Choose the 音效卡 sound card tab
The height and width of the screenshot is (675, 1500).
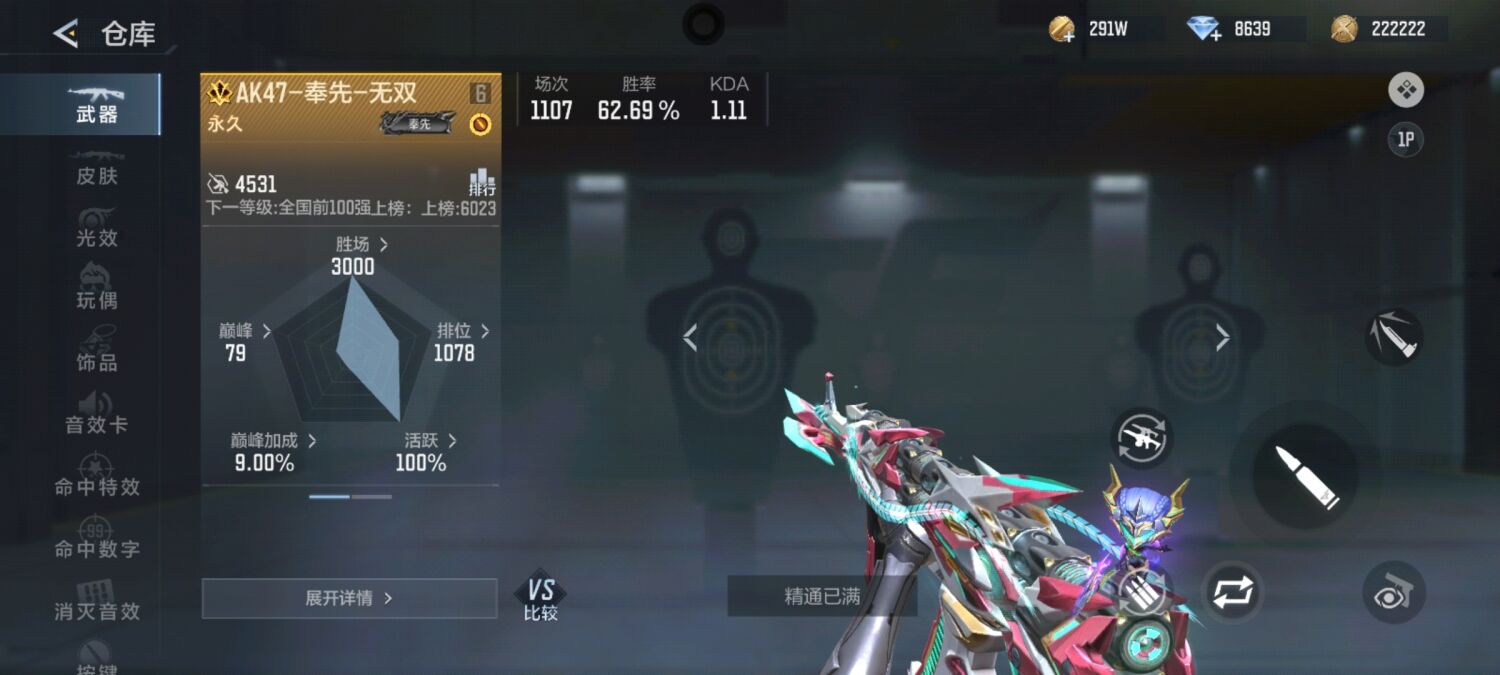(96, 414)
